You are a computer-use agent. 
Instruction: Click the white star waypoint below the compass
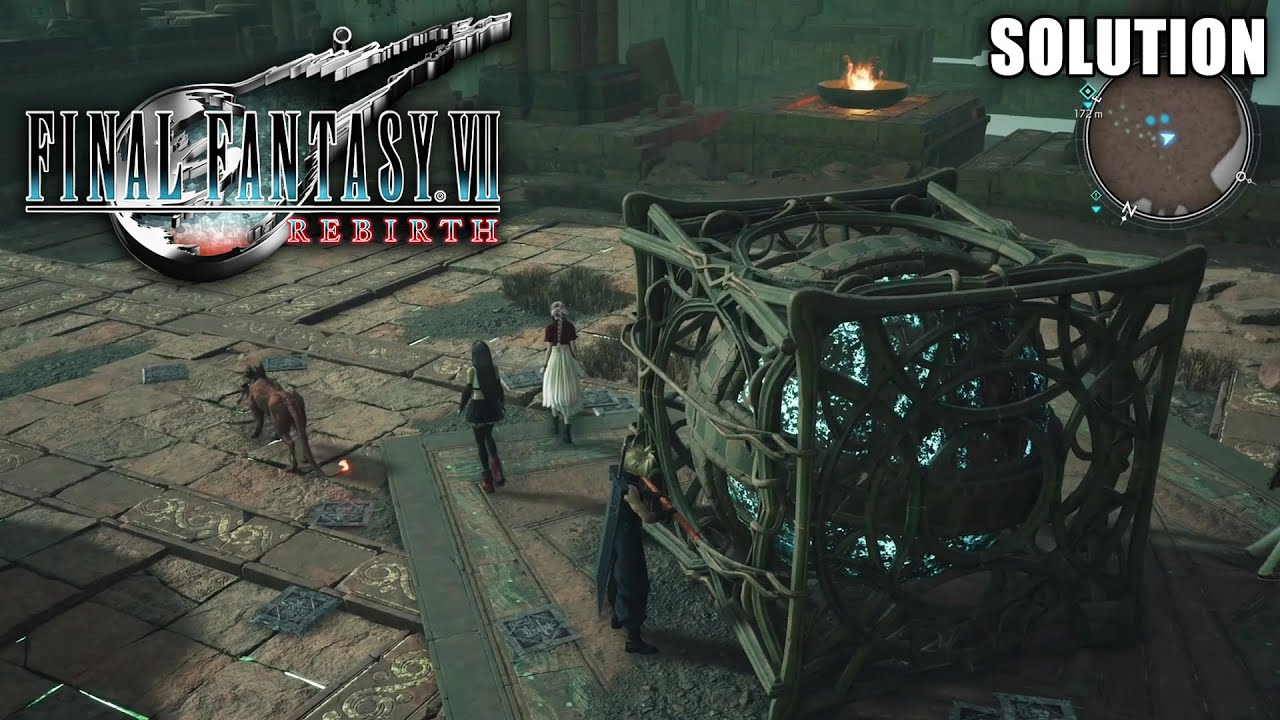click(x=1124, y=218)
